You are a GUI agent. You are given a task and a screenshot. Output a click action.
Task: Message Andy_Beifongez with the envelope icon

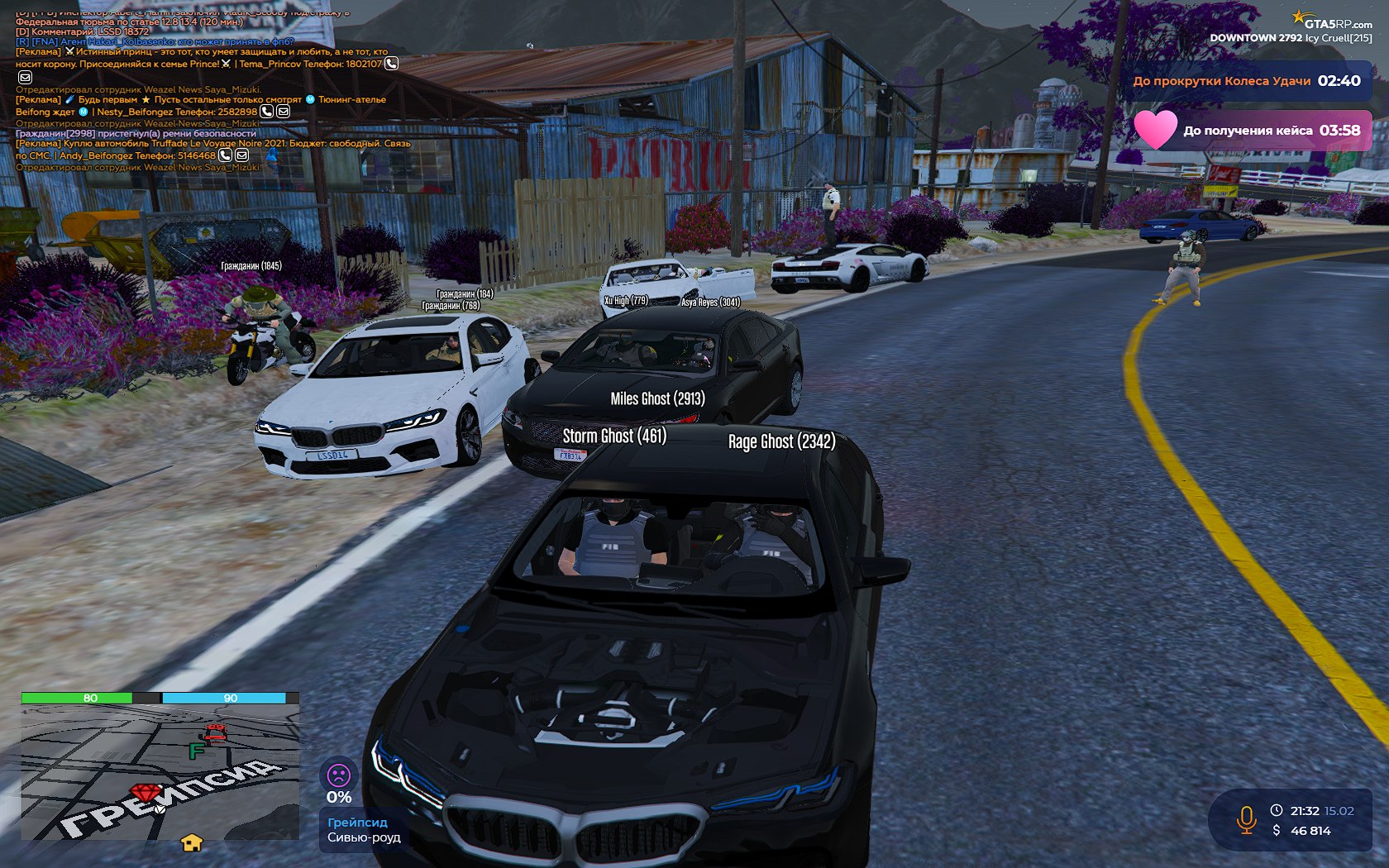tap(241, 155)
